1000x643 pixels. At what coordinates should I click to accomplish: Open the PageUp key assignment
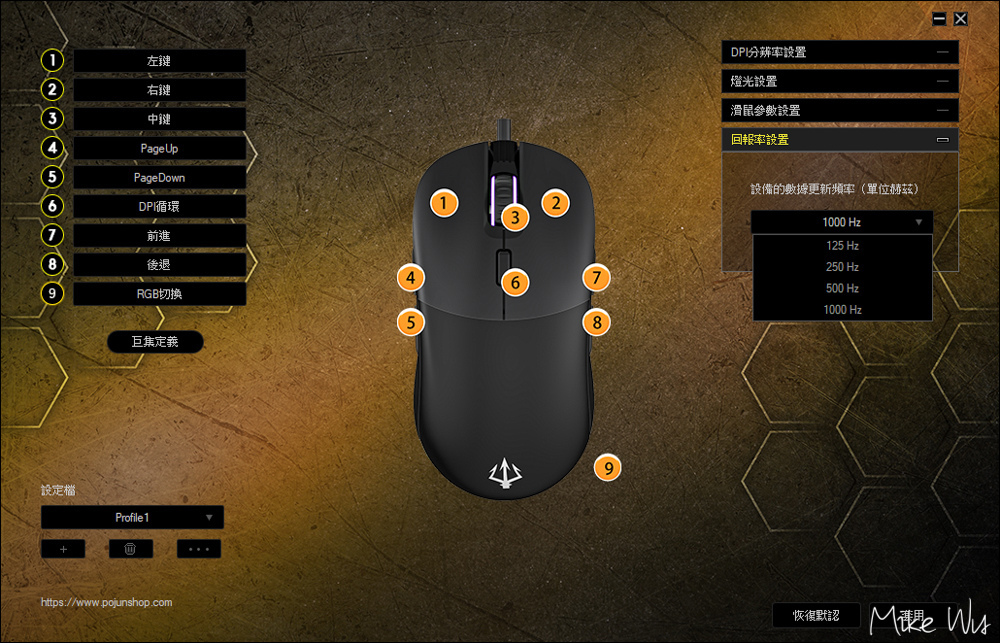coord(159,148)
